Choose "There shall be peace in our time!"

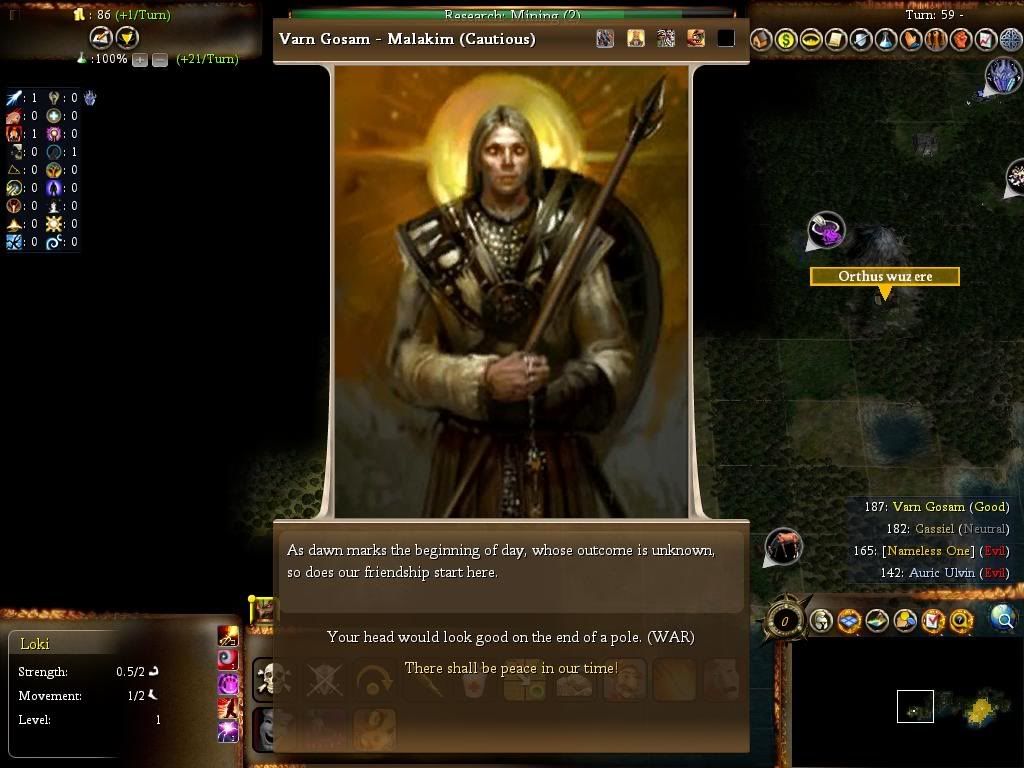510,668
